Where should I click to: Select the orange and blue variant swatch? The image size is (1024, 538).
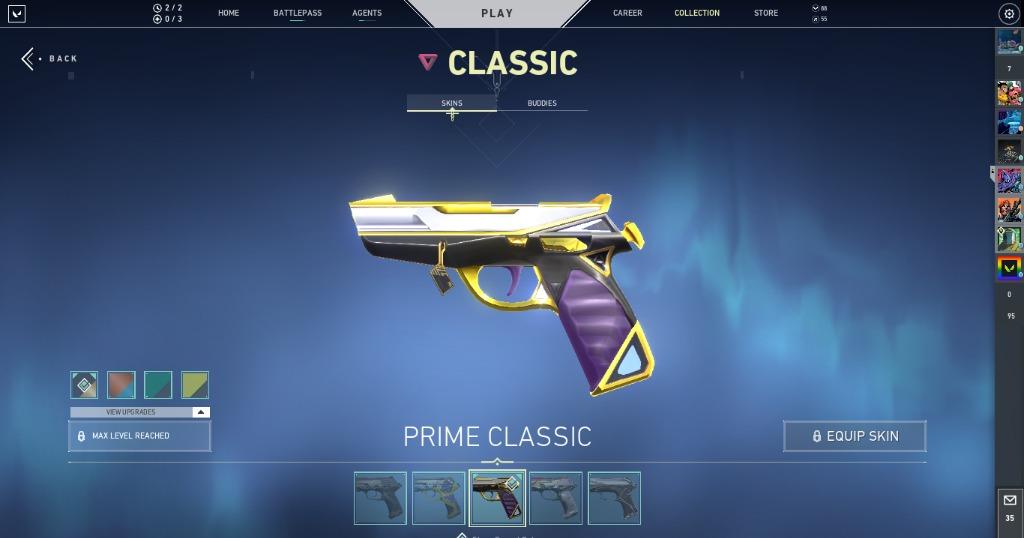tap(121, 385)
